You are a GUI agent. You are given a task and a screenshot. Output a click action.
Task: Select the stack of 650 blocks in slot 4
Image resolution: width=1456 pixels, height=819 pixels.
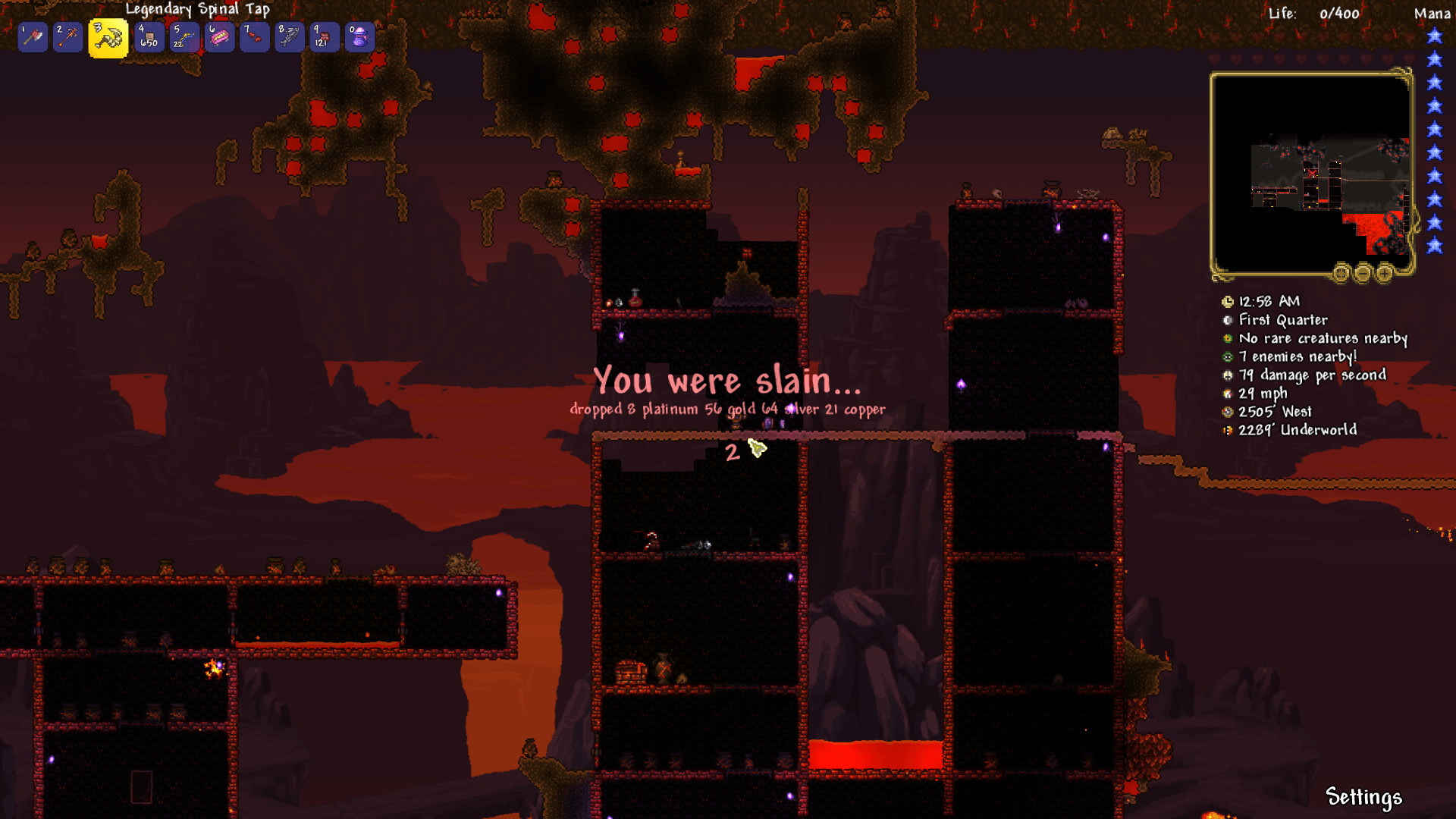tap(148, 36)
